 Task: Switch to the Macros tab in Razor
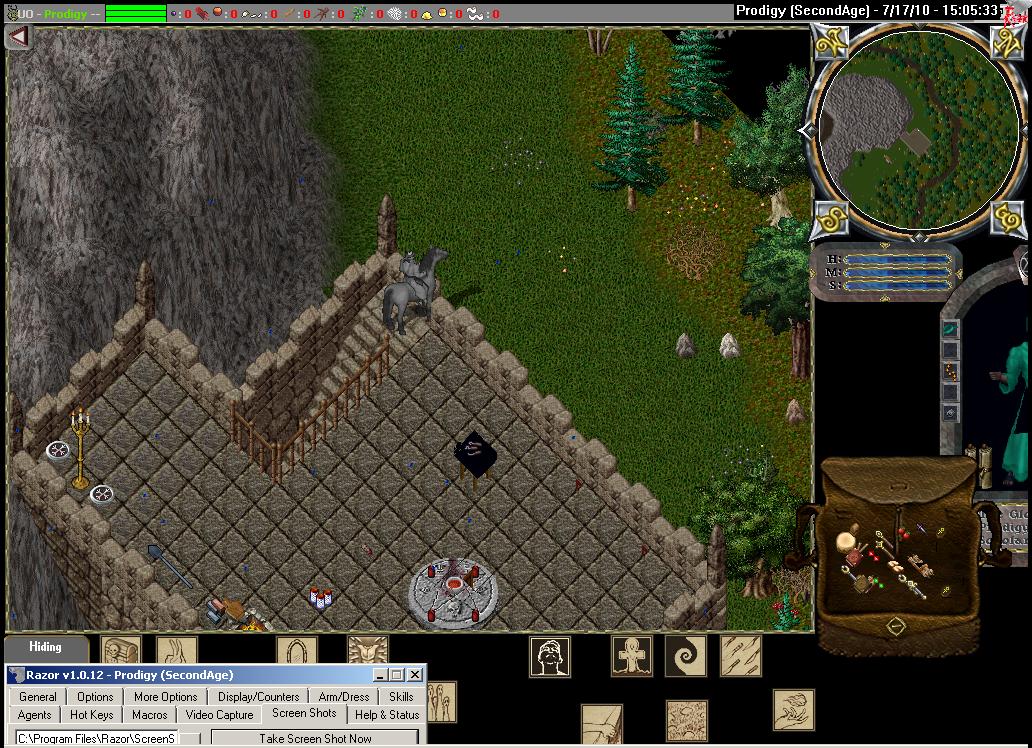pyautogui.click(x=149, y=715)
